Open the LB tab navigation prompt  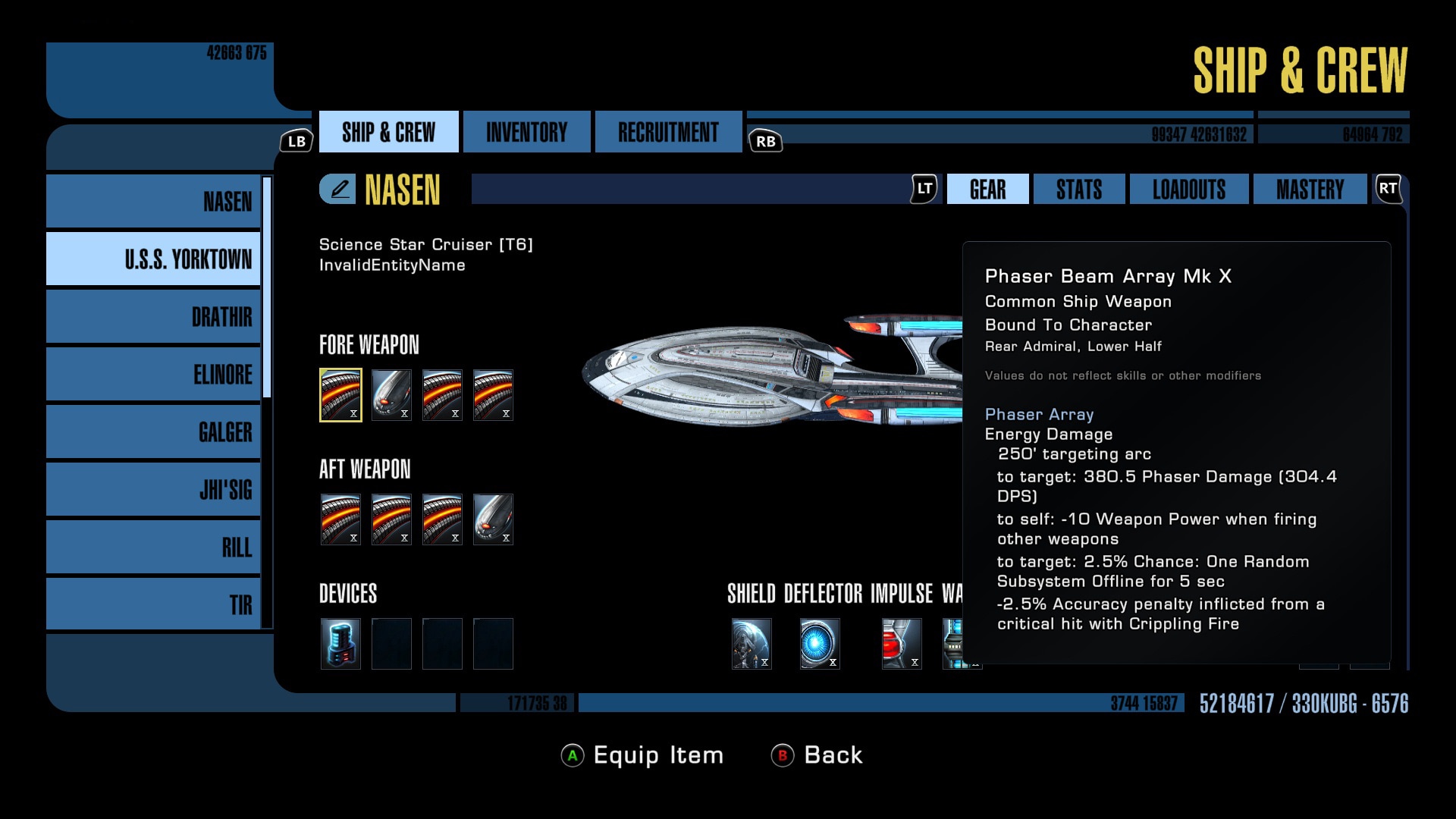[297, 140]
